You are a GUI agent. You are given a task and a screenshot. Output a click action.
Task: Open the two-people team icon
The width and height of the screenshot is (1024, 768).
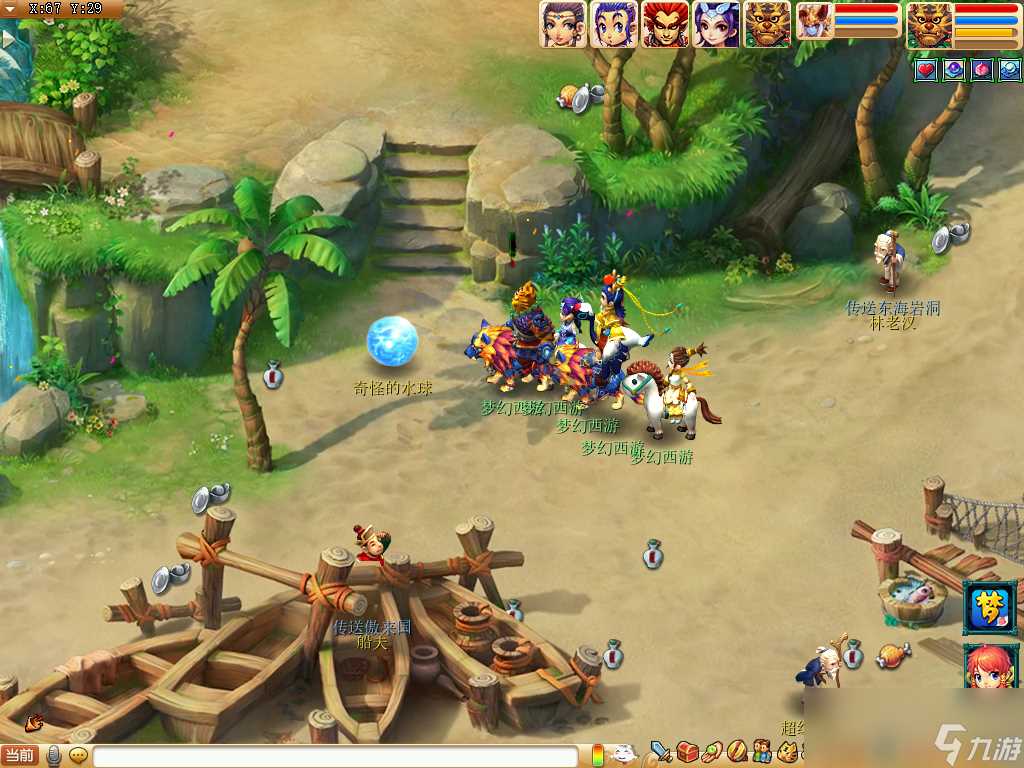(762, 750)
